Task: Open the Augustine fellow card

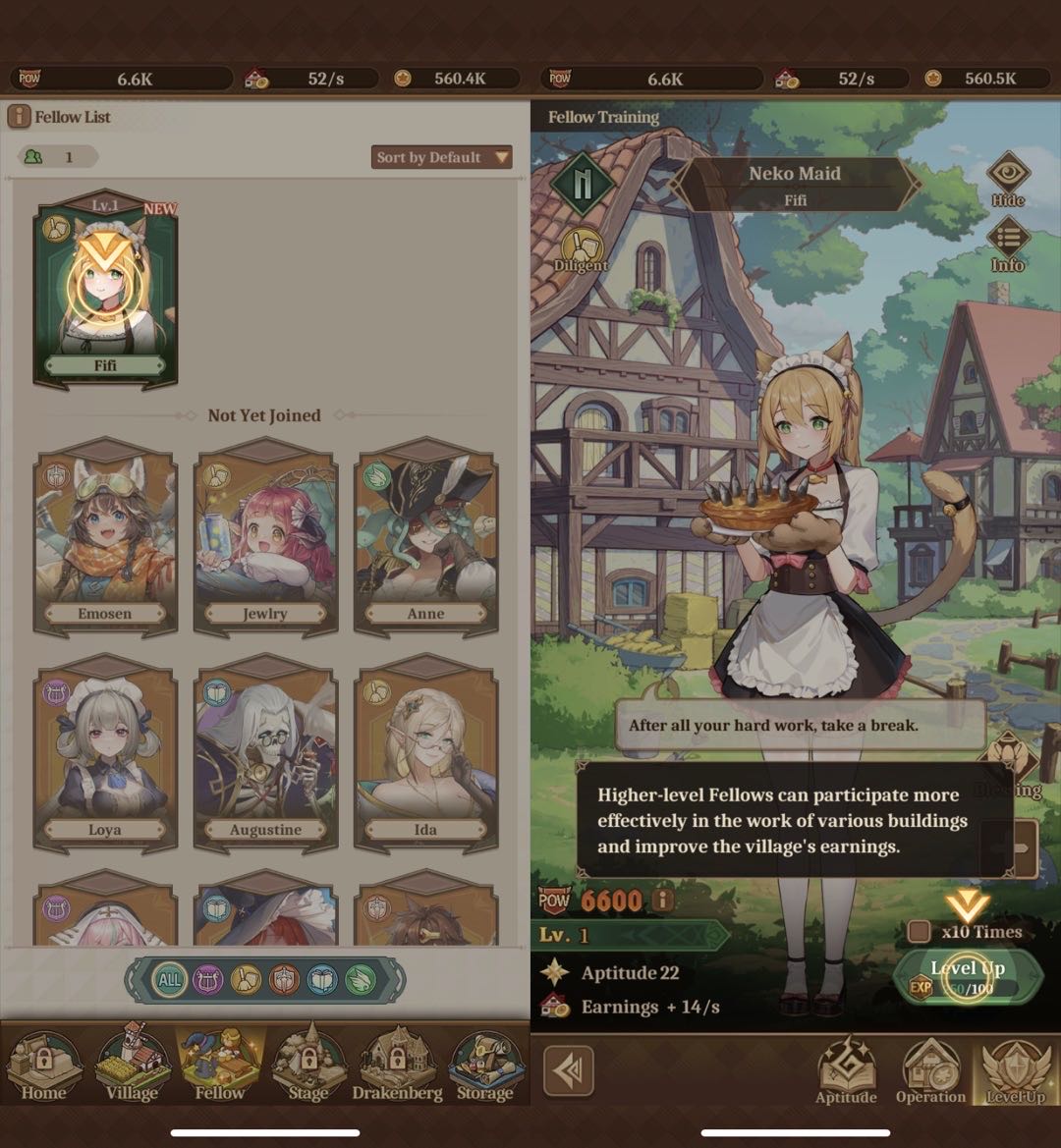Action: click(x=265, y=751)
